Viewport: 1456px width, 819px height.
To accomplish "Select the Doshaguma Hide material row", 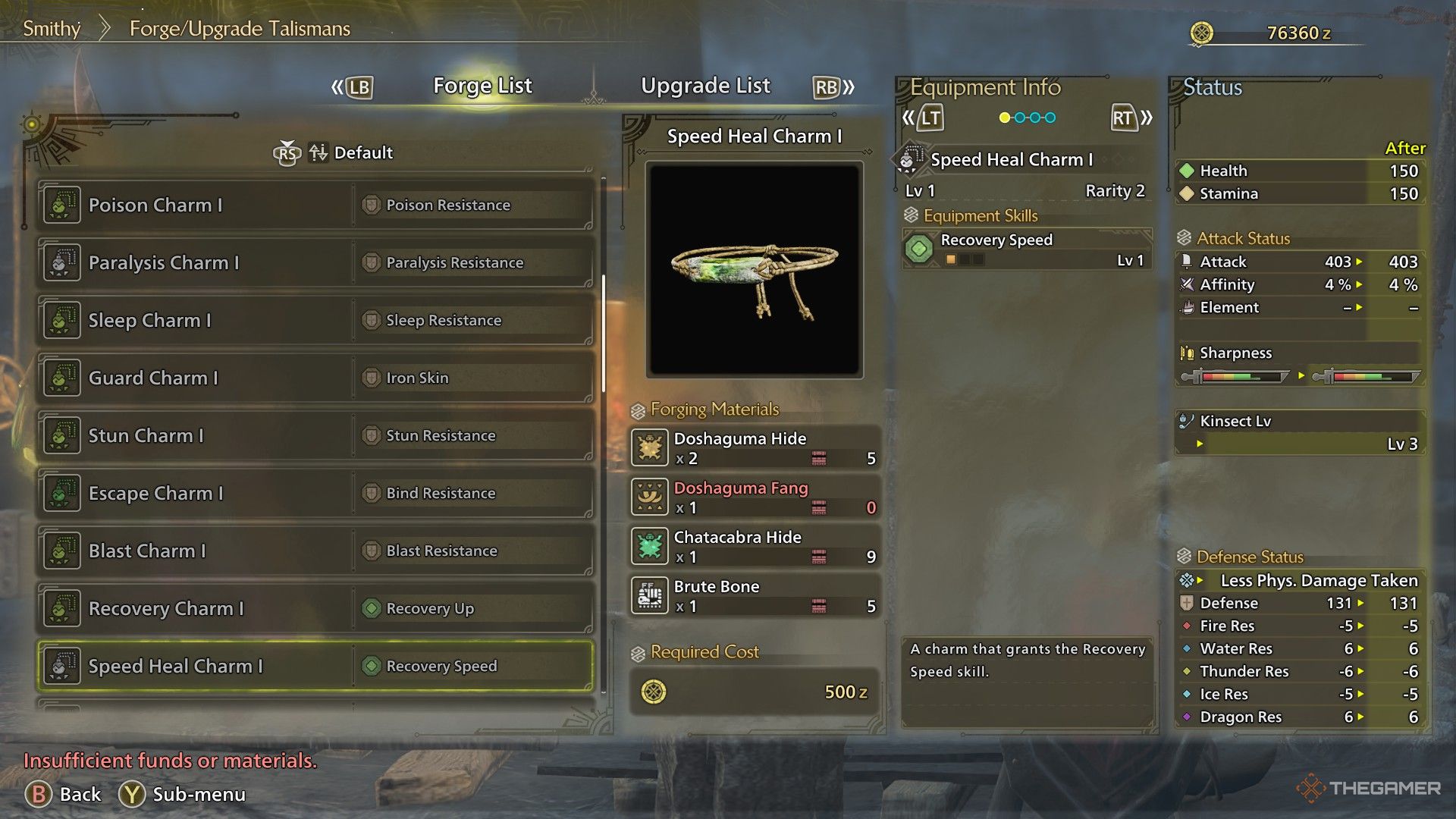I will point(755,447).
